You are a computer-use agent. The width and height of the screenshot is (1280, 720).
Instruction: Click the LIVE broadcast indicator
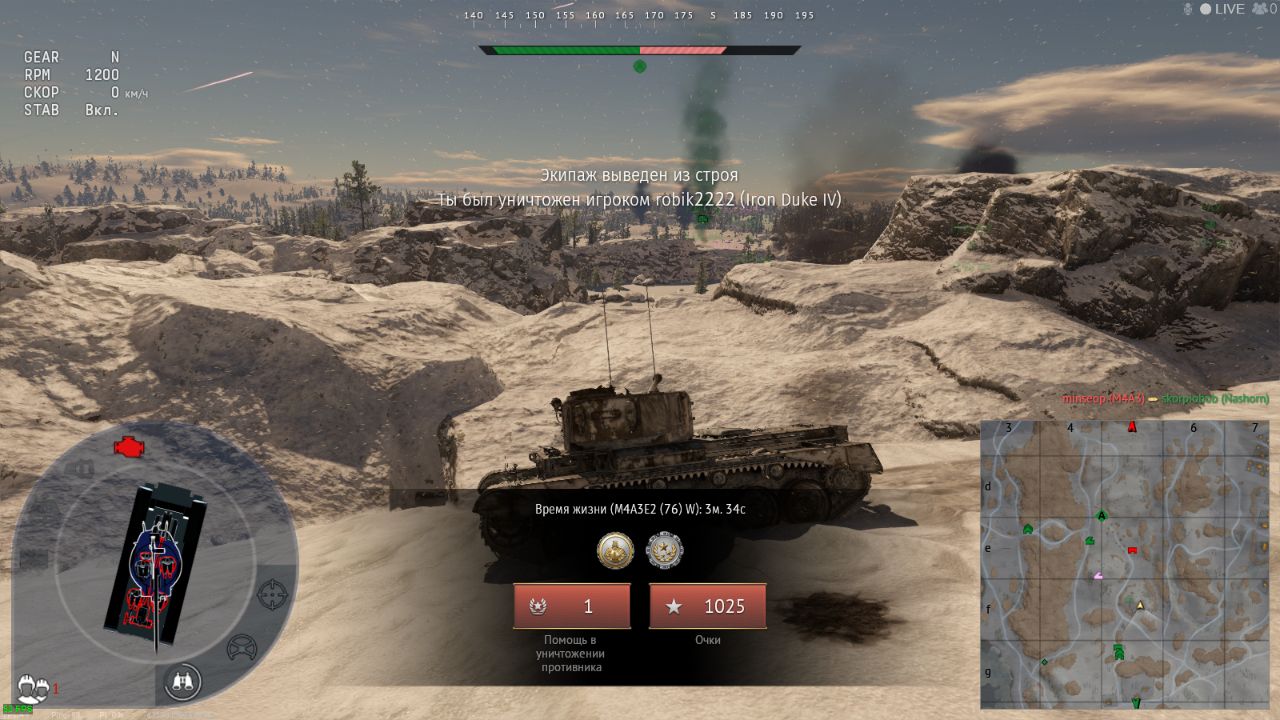[1222, 9]
